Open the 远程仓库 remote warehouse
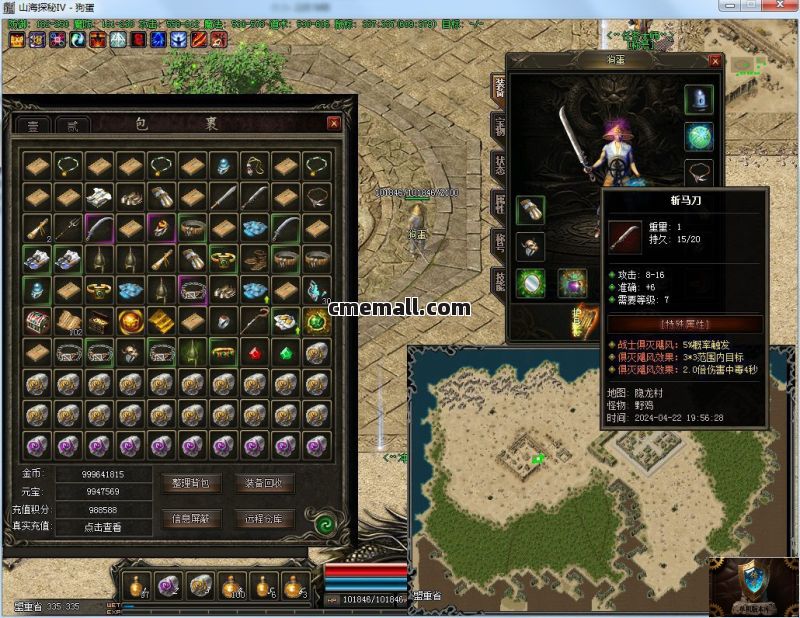Viewport: 800px width, 618px height. tap(264, 519)
